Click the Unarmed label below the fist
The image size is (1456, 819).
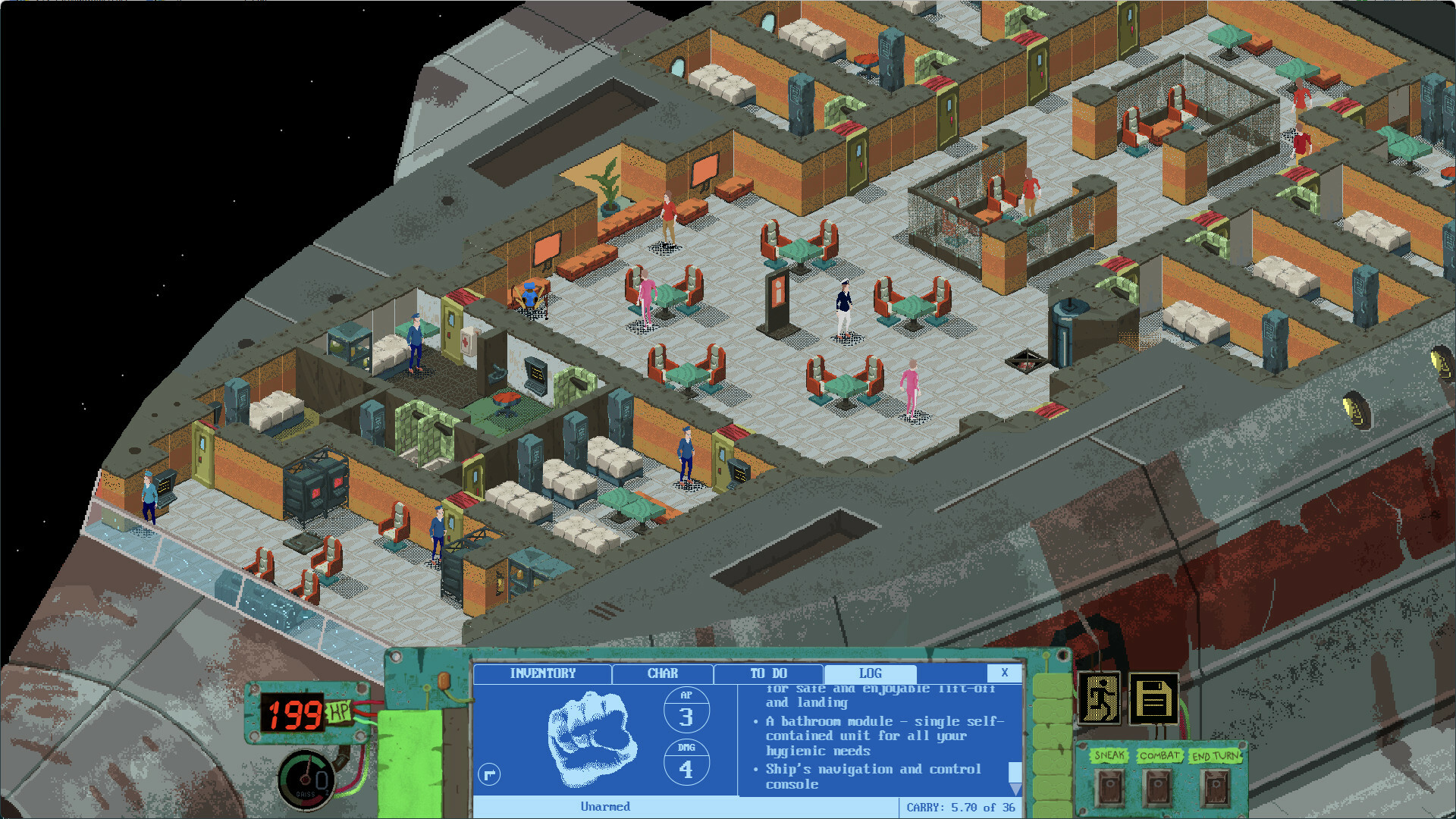click(x=604, y=807)
